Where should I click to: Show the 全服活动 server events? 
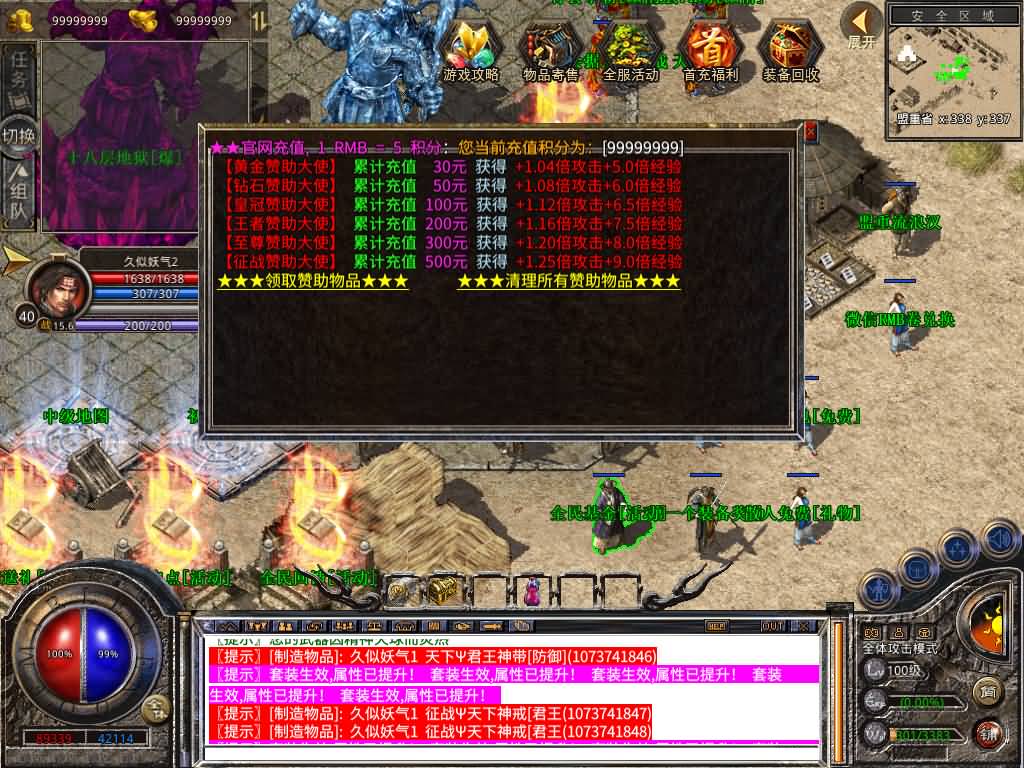pos(631,50)
